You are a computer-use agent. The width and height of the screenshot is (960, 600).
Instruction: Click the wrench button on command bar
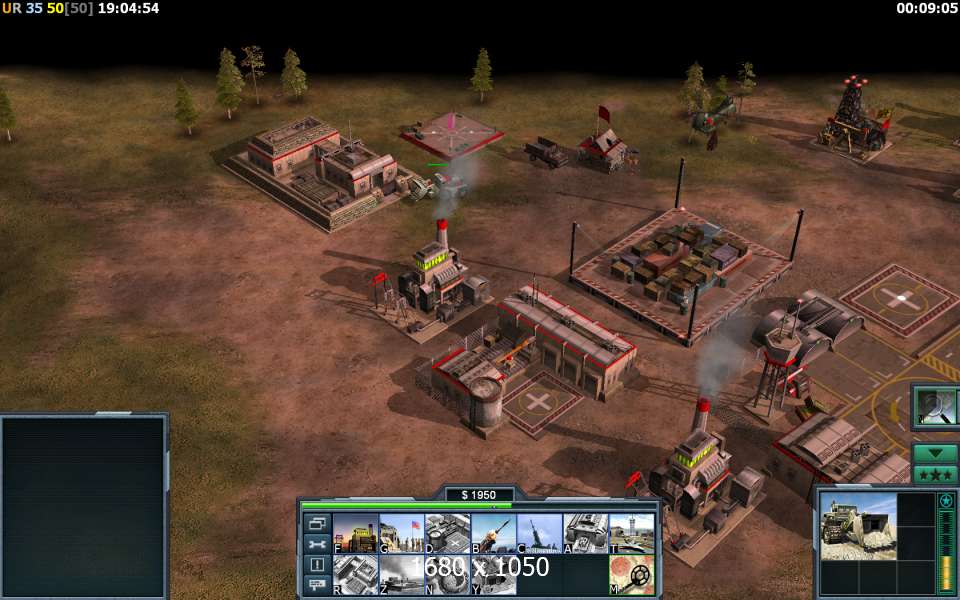point(317,544)
